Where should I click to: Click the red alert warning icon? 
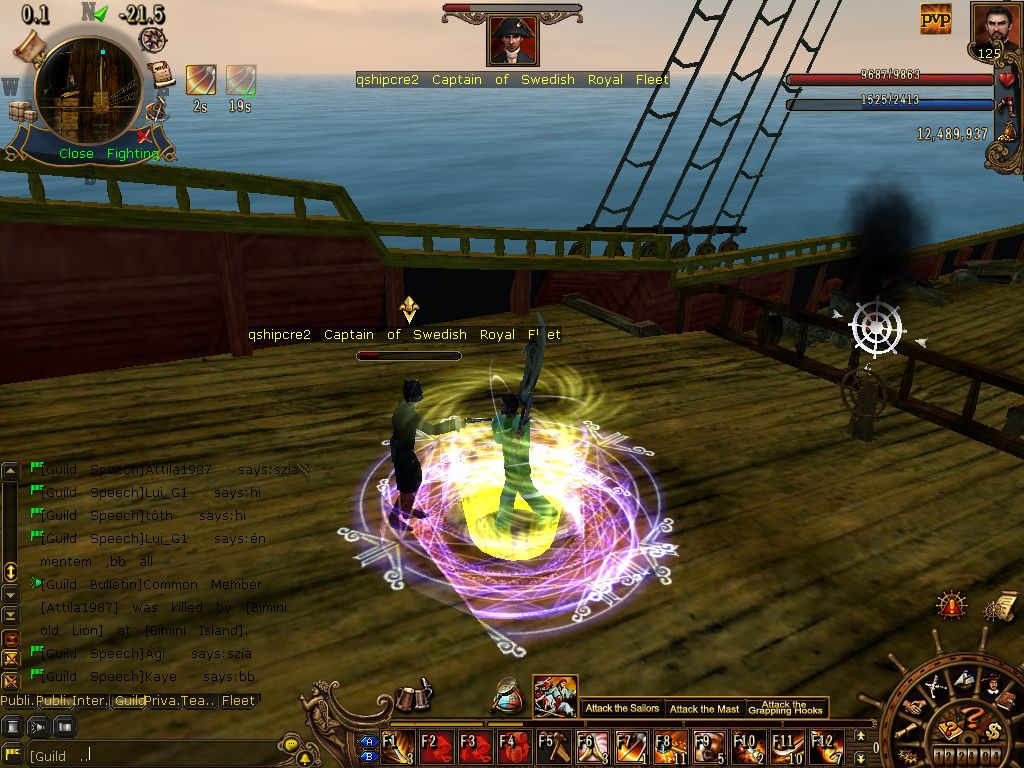pos(951,605)
